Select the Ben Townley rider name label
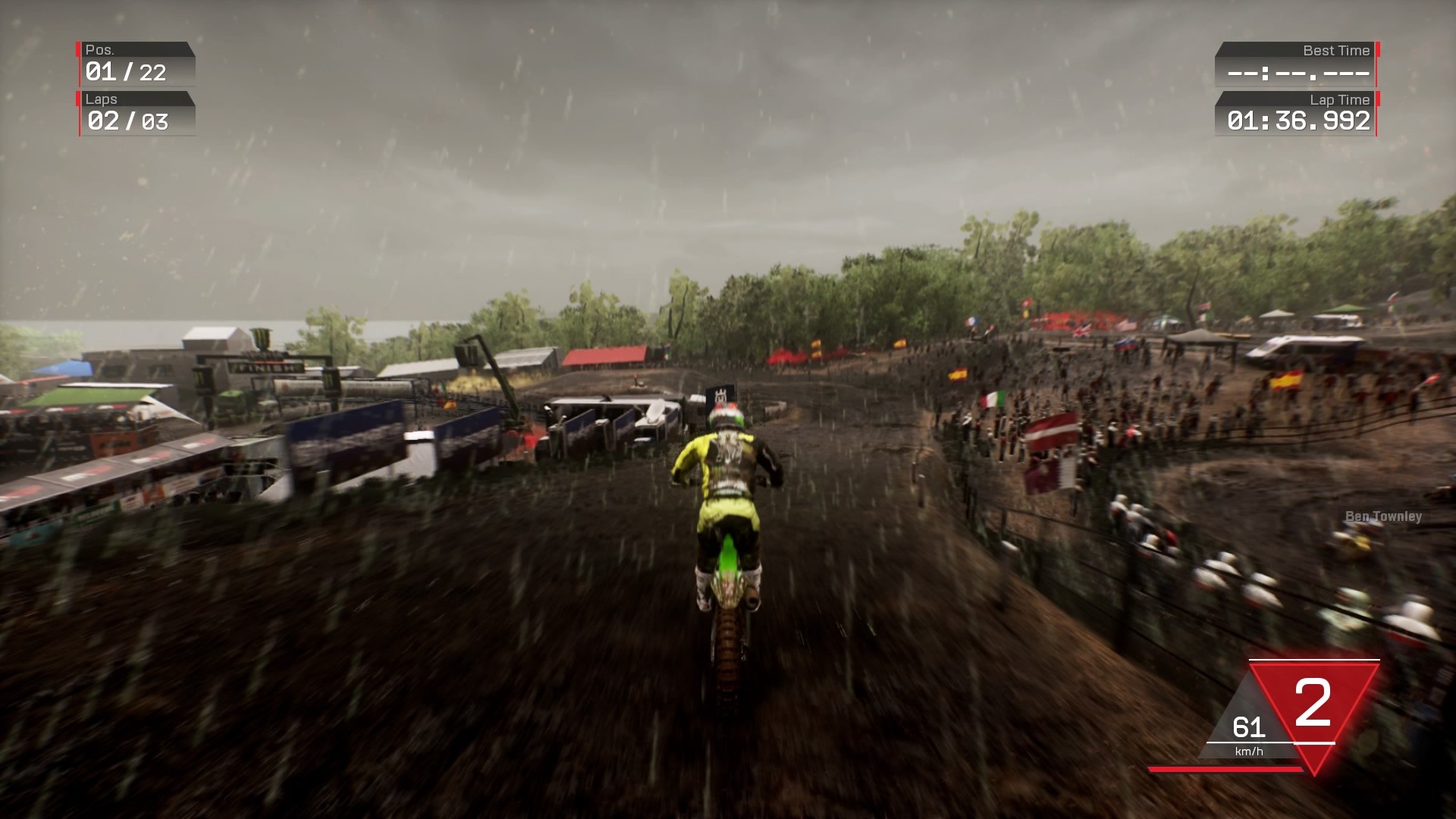1456x819 pixels. tap(1383, 516)
